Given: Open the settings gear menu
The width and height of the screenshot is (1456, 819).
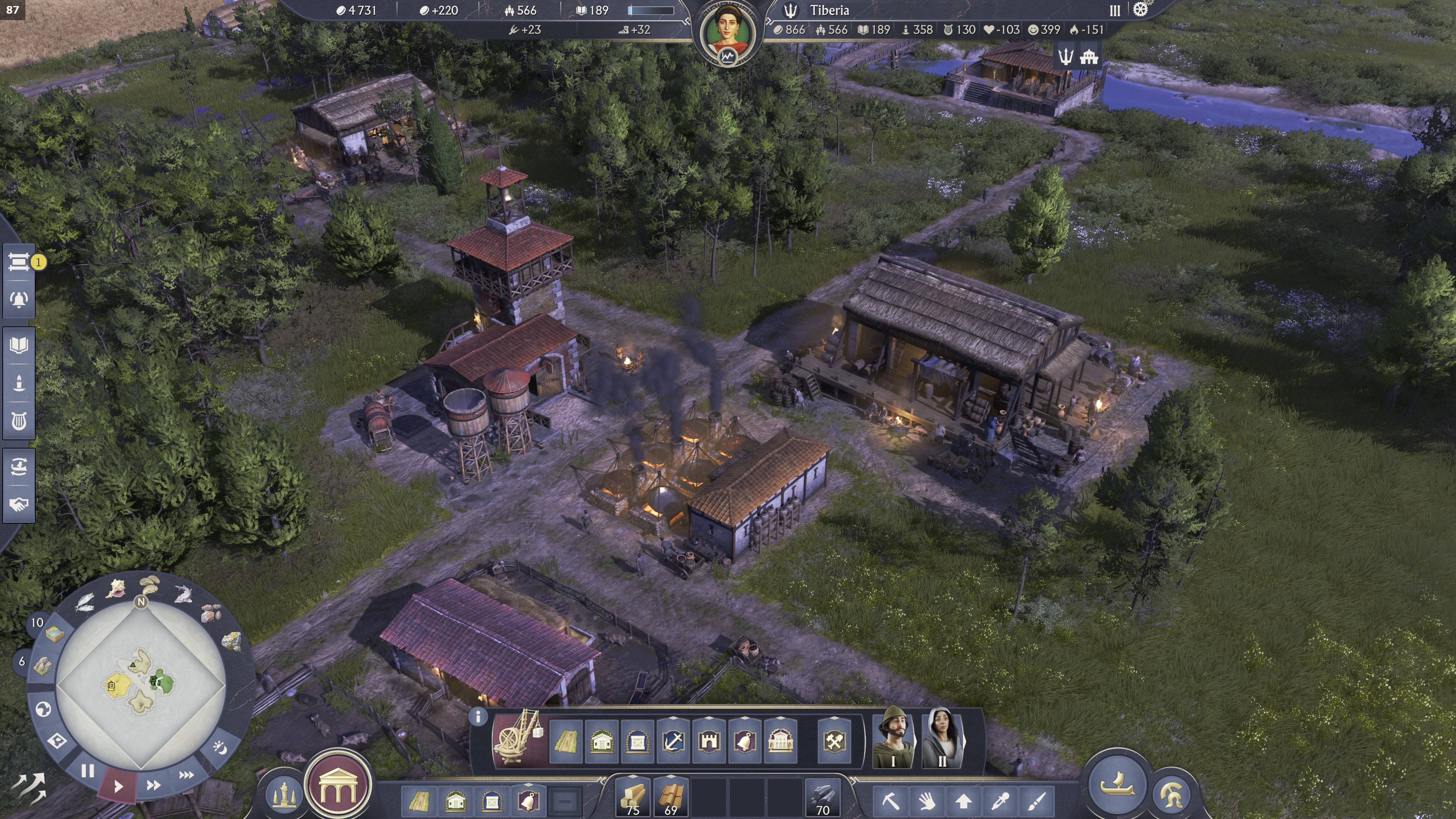Looking at the screenshot, I should [x=1141, y=9].
